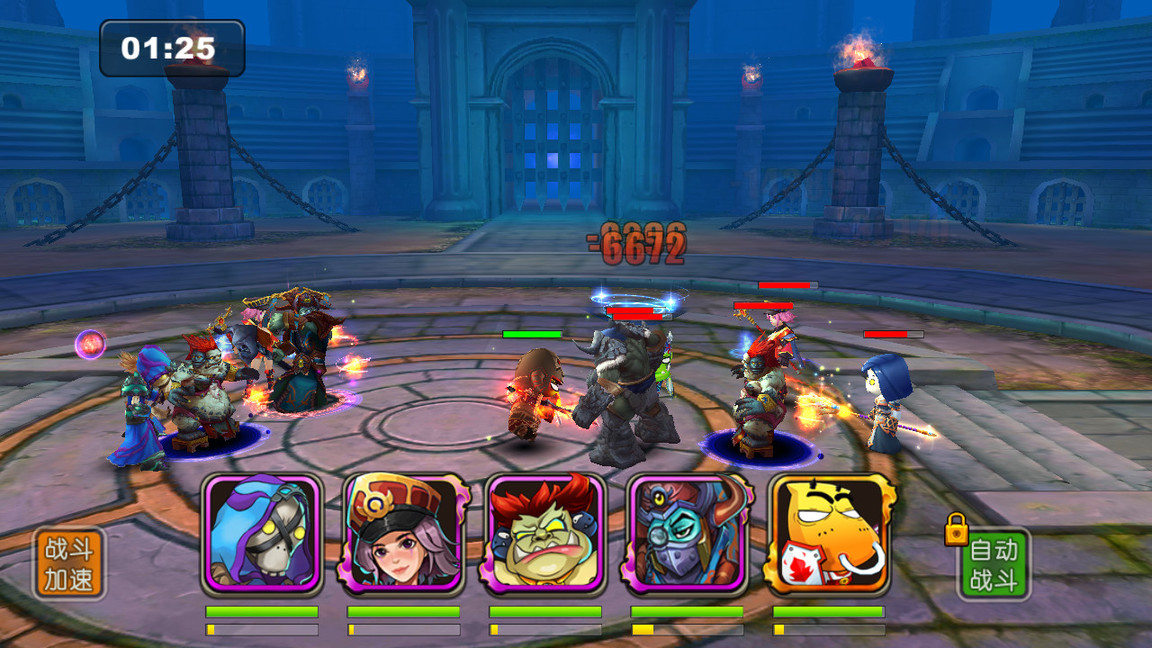Trigger the horned armored bull hero portrait
Image resolution: width=1152 pixels, height=648 pixels.
(687, 534)
